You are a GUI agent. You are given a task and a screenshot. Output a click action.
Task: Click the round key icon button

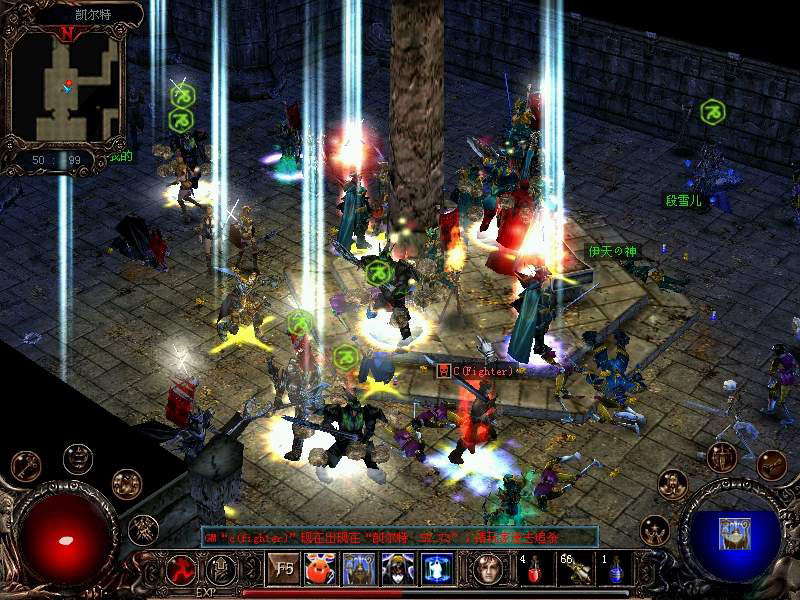point(26,466)
